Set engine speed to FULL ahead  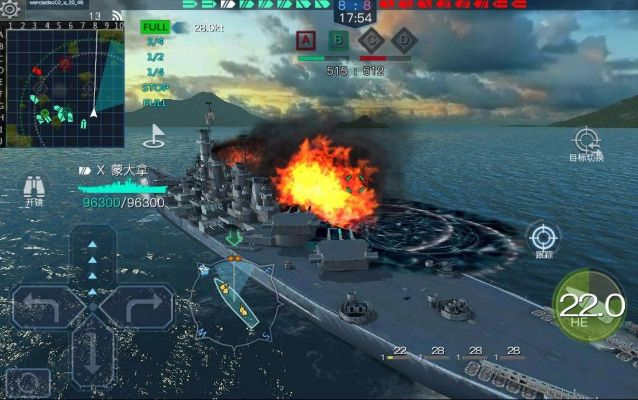(155, 27)
